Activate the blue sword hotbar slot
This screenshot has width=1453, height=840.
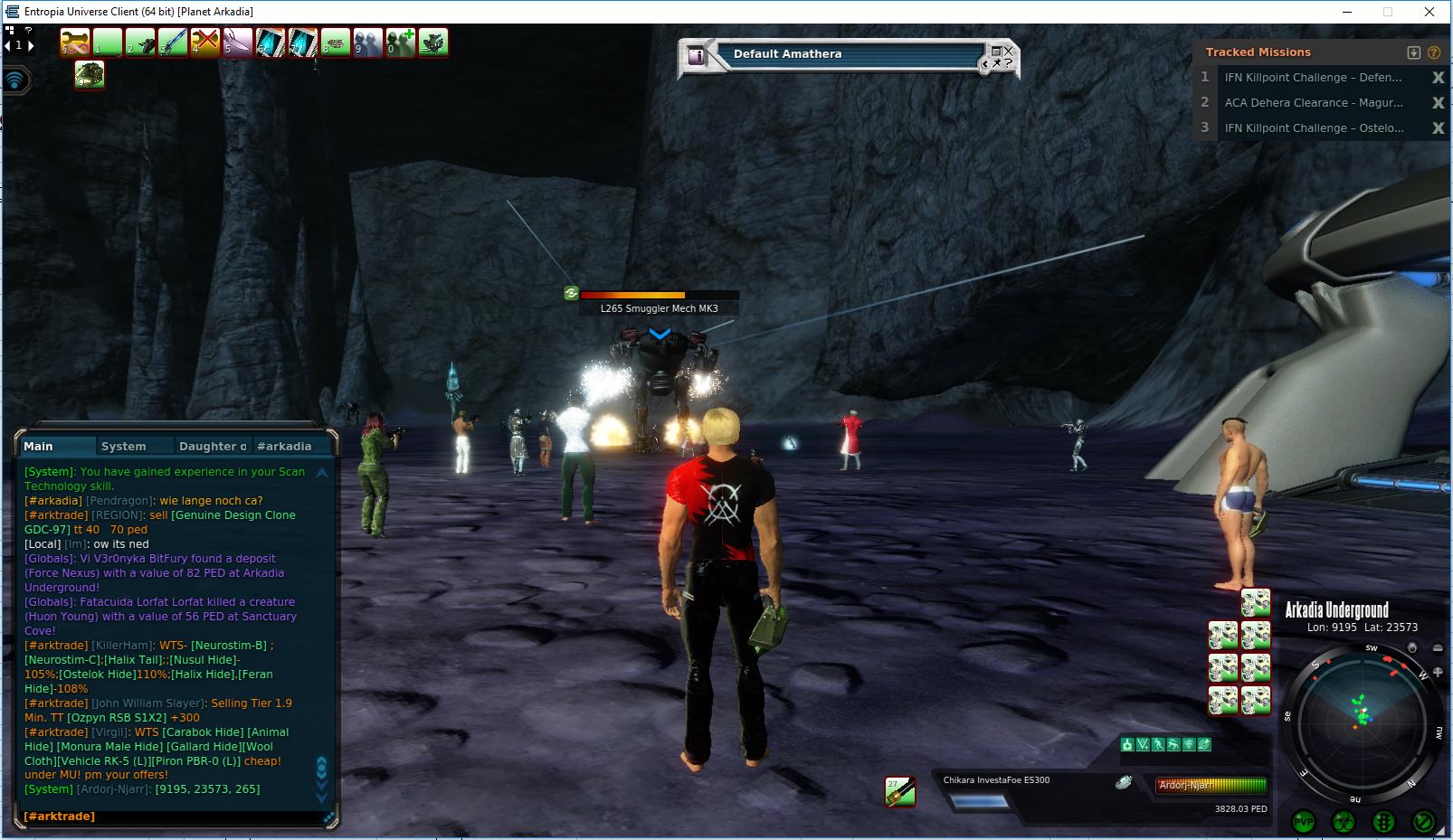[173, 42]
